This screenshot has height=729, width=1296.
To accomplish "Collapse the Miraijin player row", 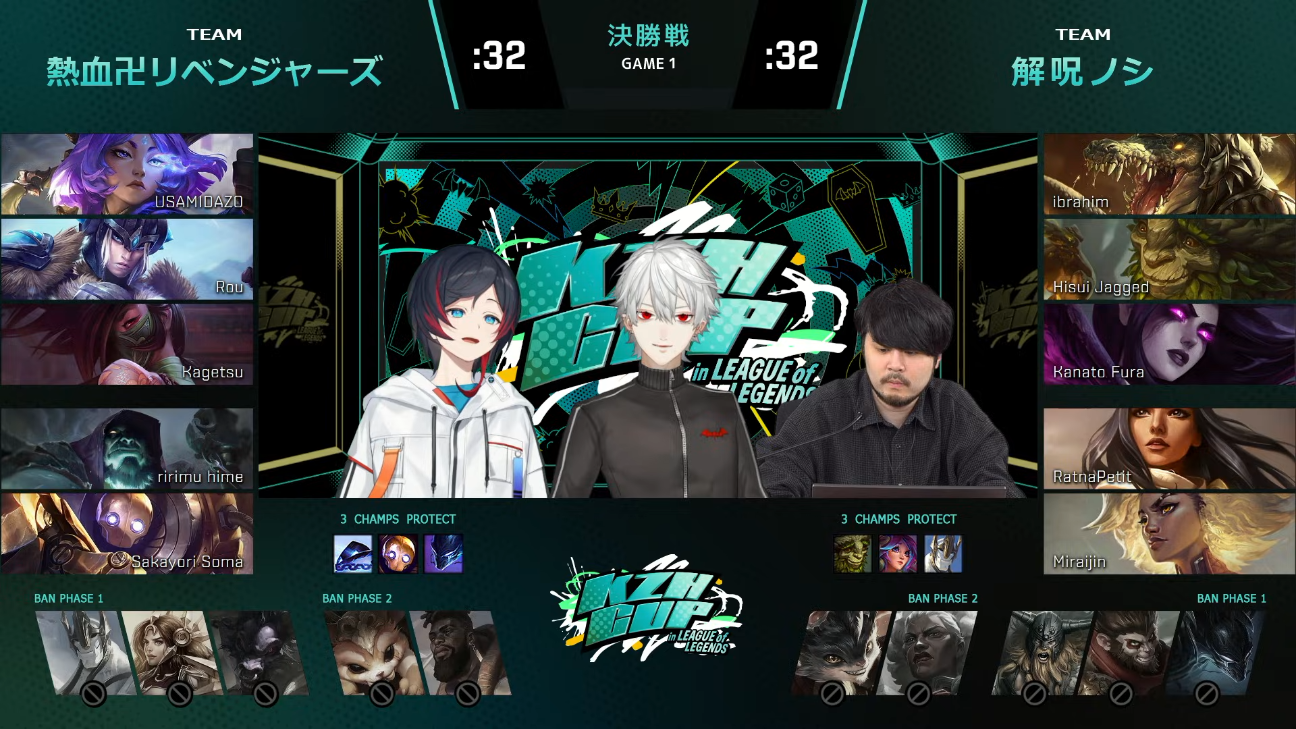I will tap(1168, 534).
